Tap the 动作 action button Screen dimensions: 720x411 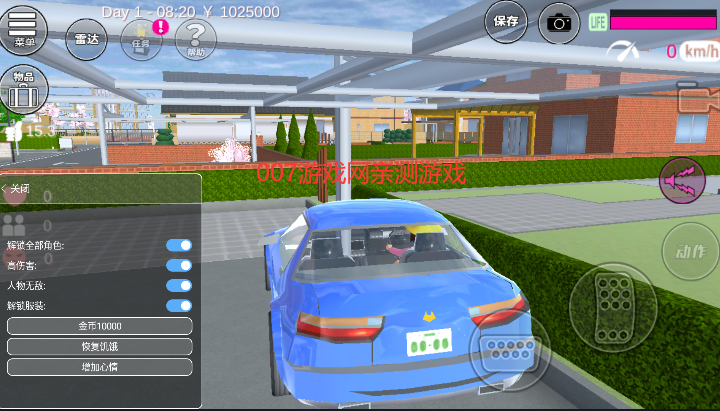(689, 251)
